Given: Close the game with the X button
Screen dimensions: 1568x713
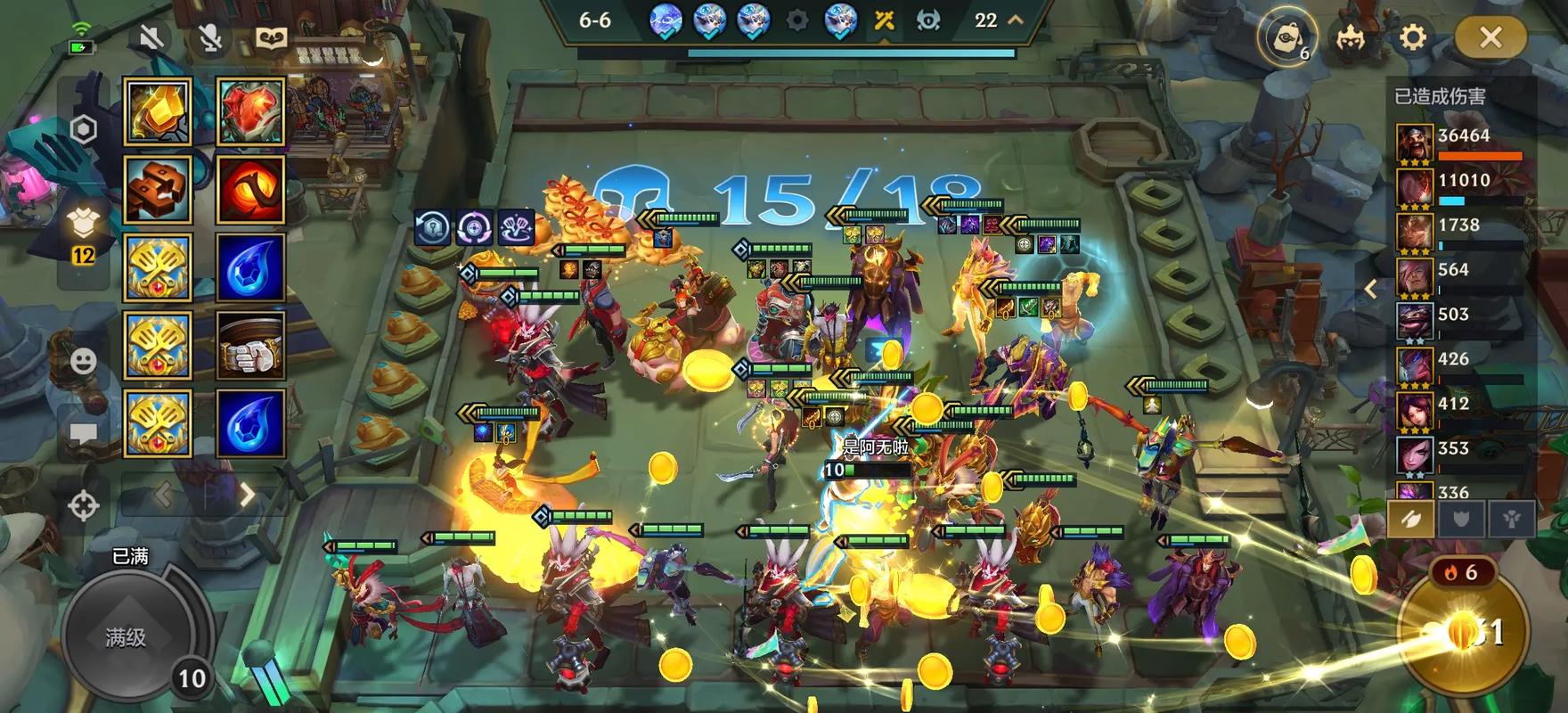Looking at the screenshot, I should (1490, 37).
